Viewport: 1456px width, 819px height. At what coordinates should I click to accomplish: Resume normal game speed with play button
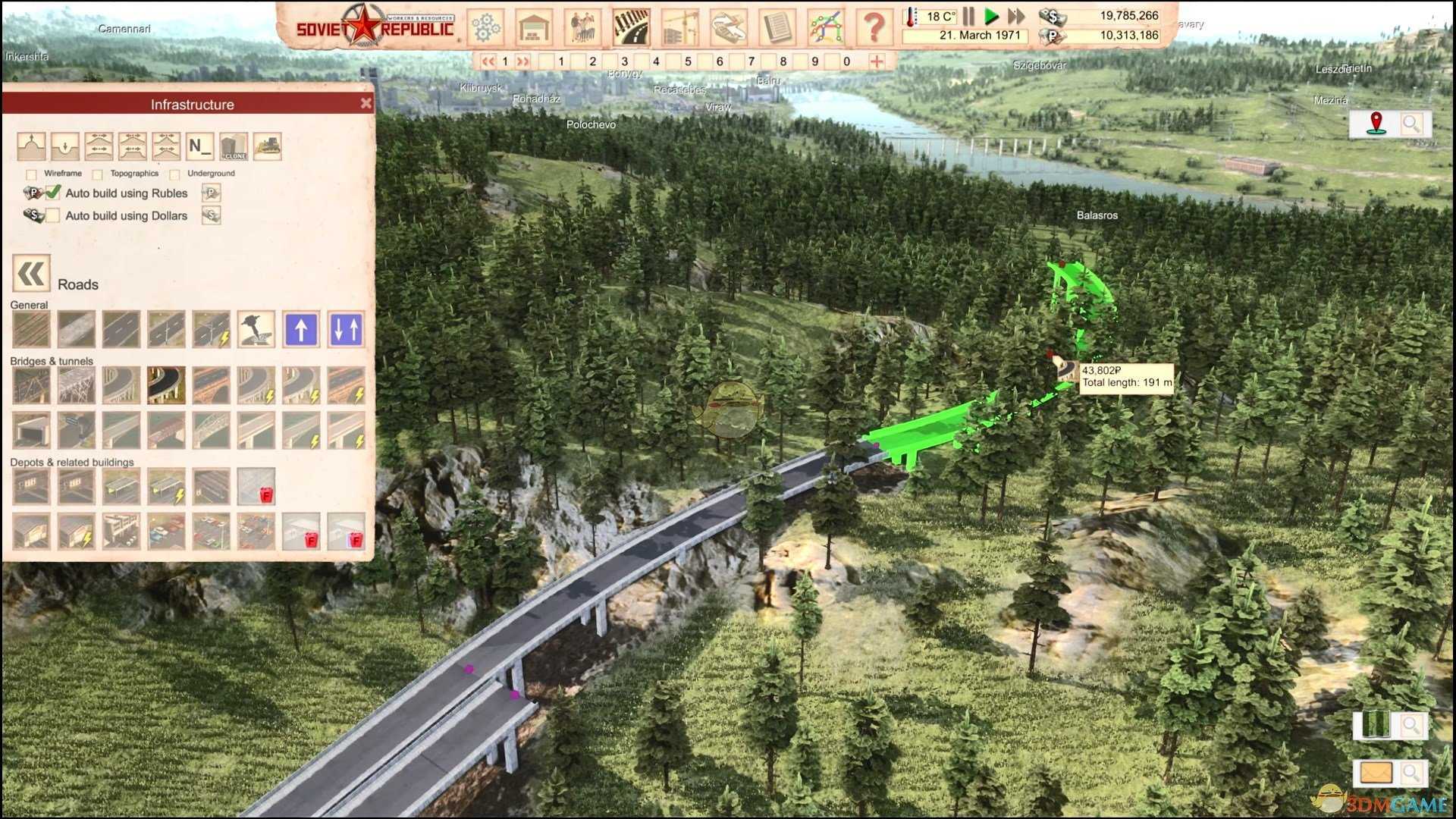991,16
